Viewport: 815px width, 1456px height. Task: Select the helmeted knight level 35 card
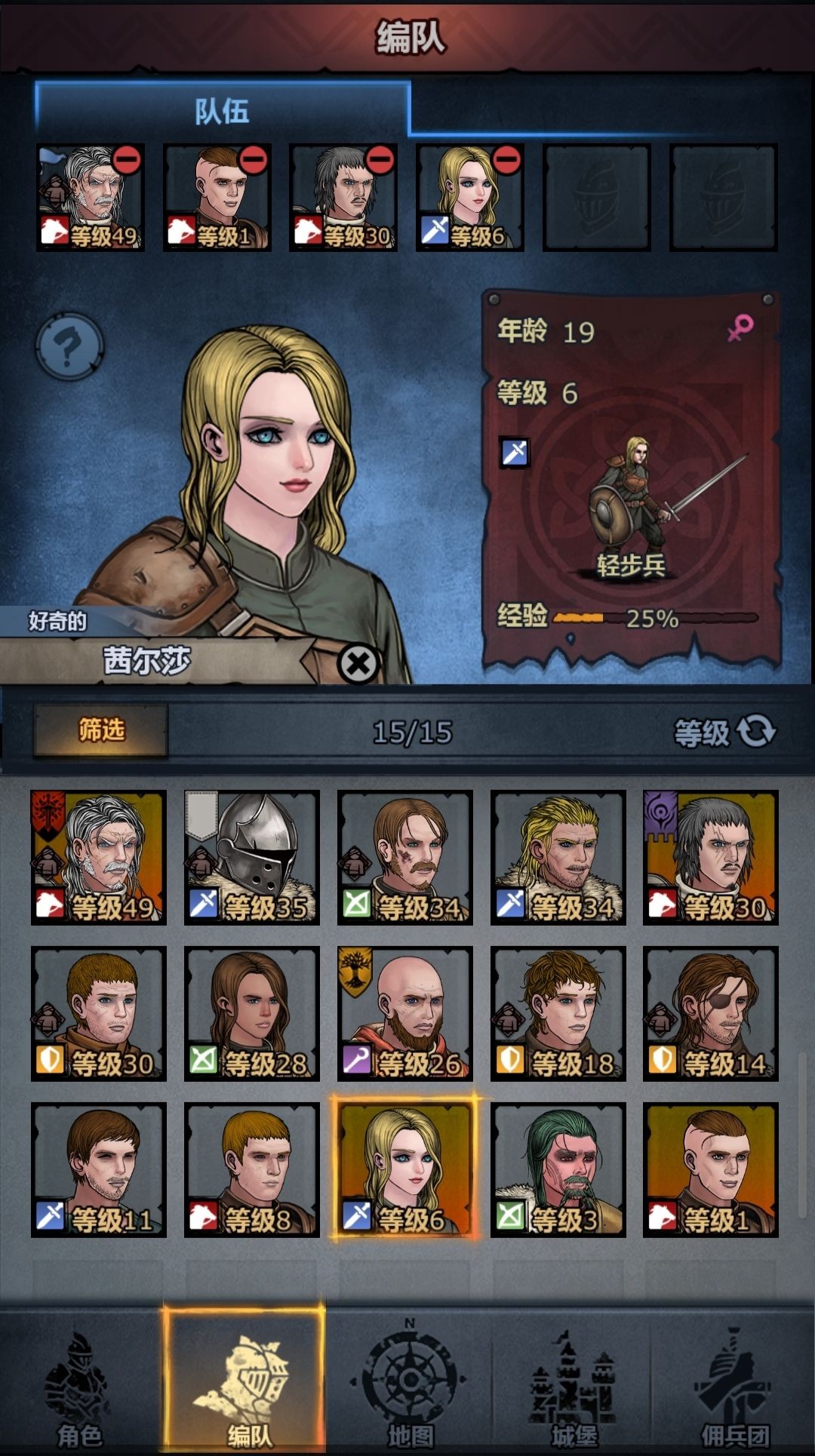coord(252,857)
